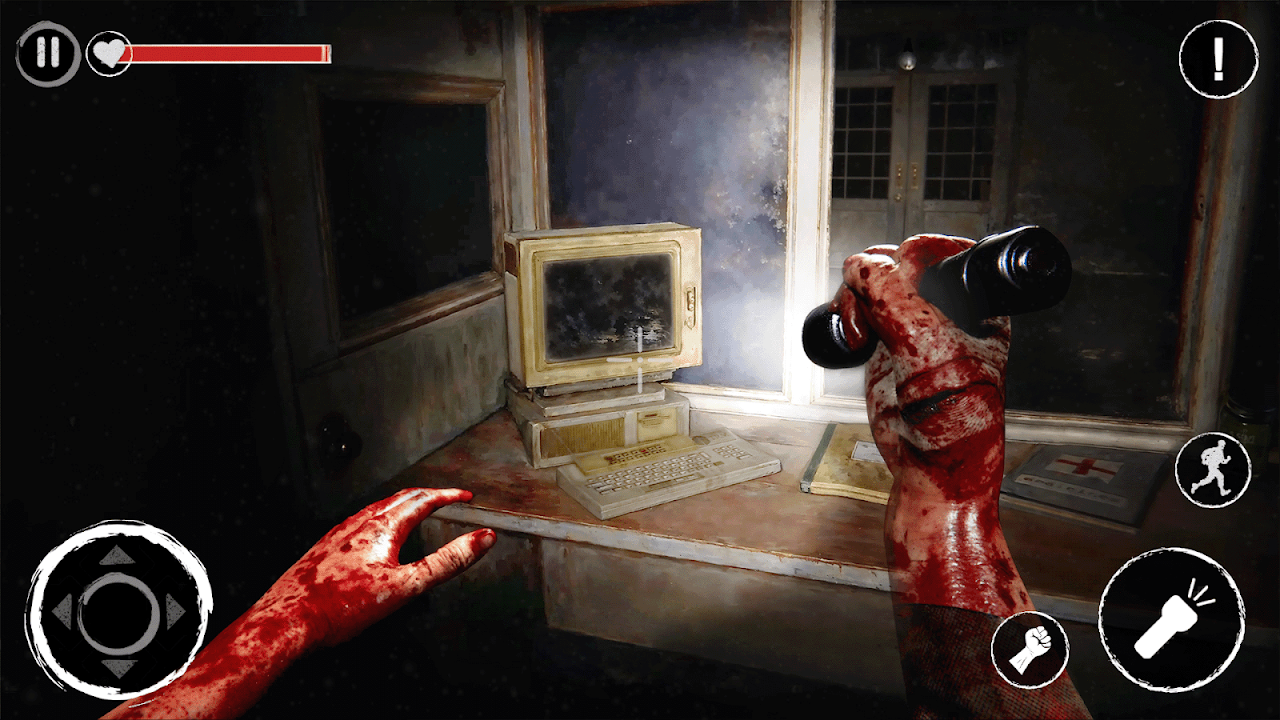The height and width of the screenshot is (720, 1280).
Task: Tap the running man sprint button
Action: click(x=1212, y=470)
